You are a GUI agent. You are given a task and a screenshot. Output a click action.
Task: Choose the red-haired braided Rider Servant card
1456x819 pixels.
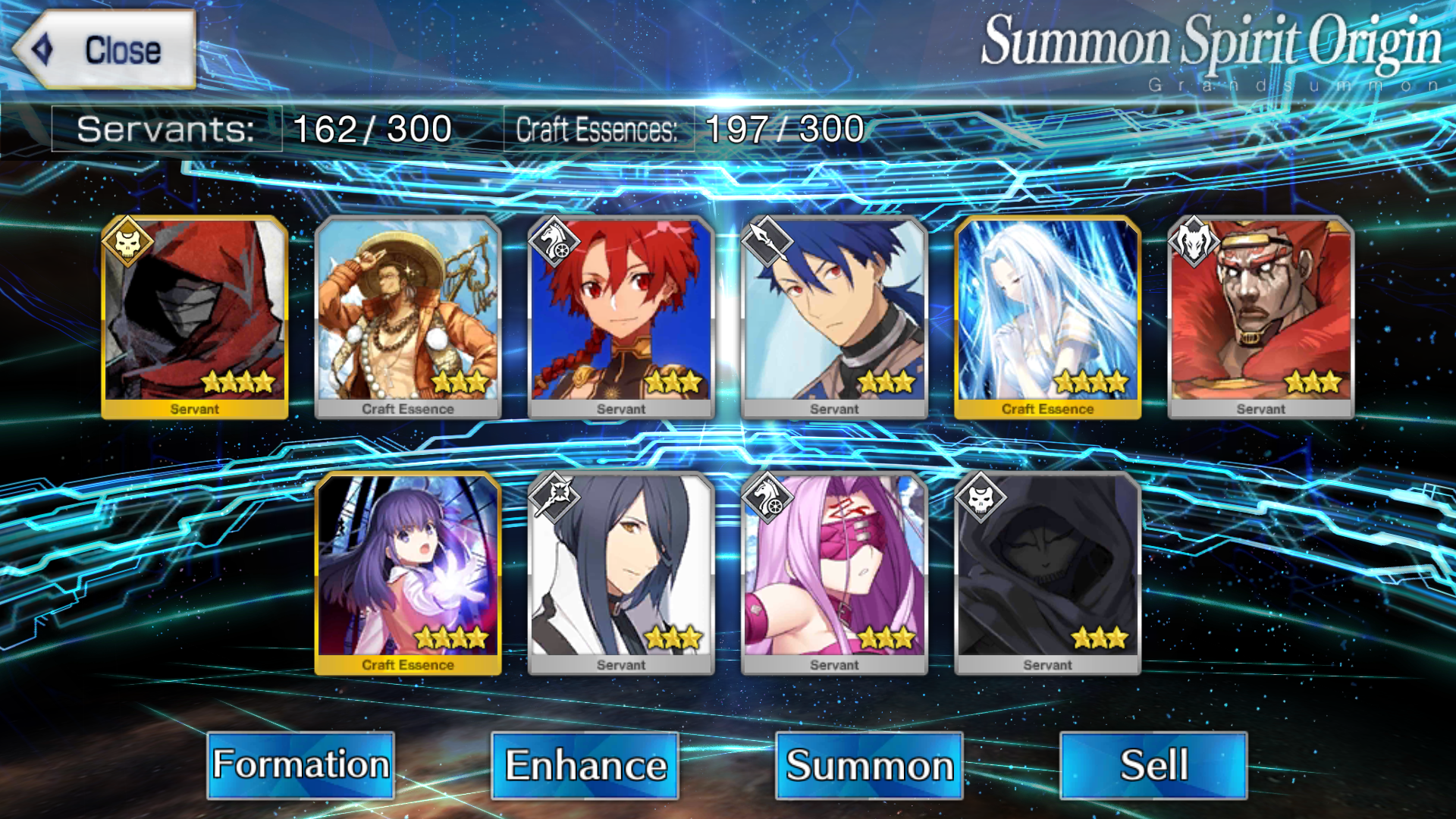(621, 317)
